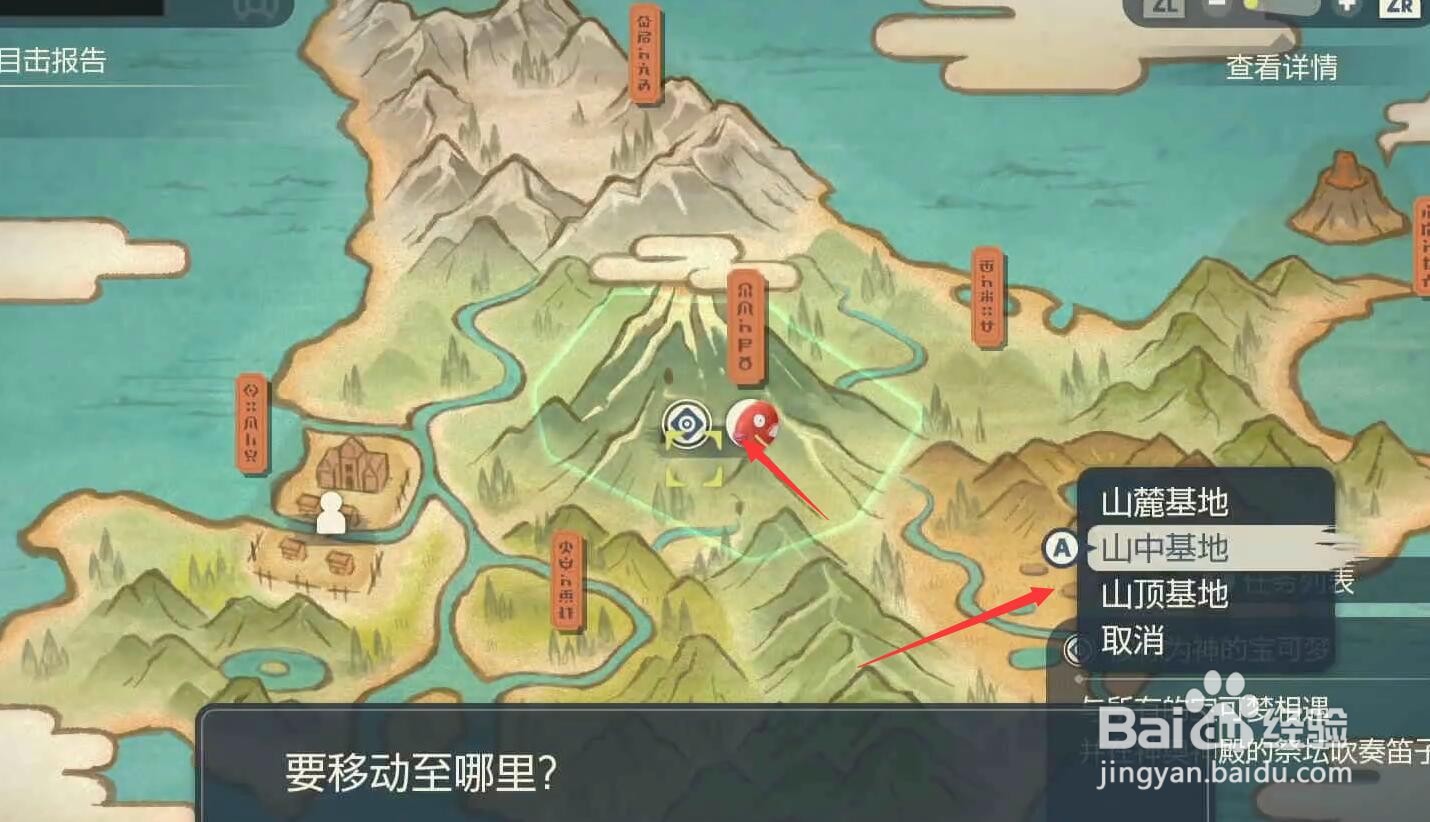Open 查看详情 in the top right

tap(1283, 67)
